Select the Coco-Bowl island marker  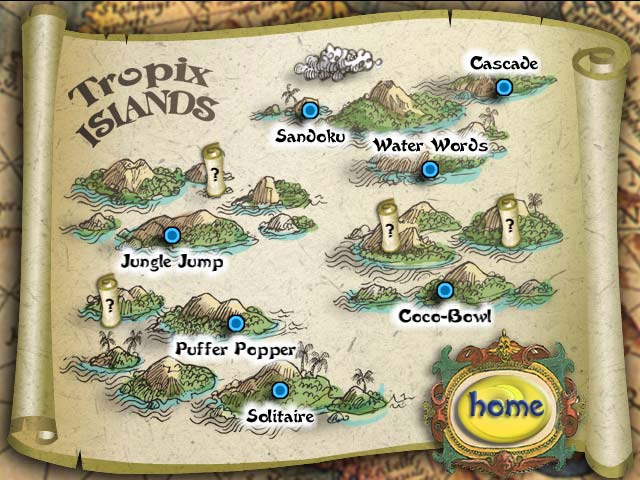[445, 290]
